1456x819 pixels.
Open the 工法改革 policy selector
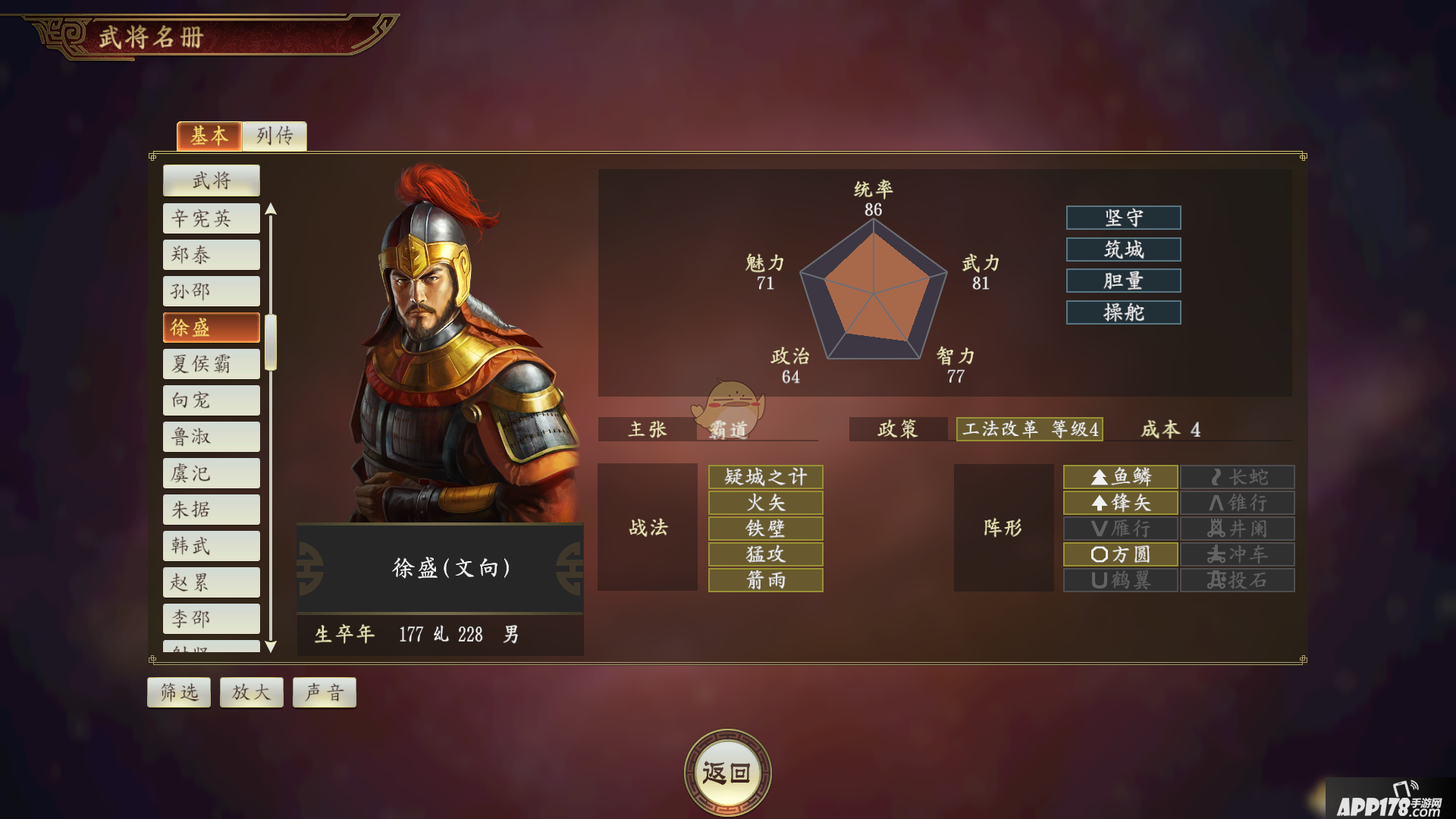(1029, 429)
